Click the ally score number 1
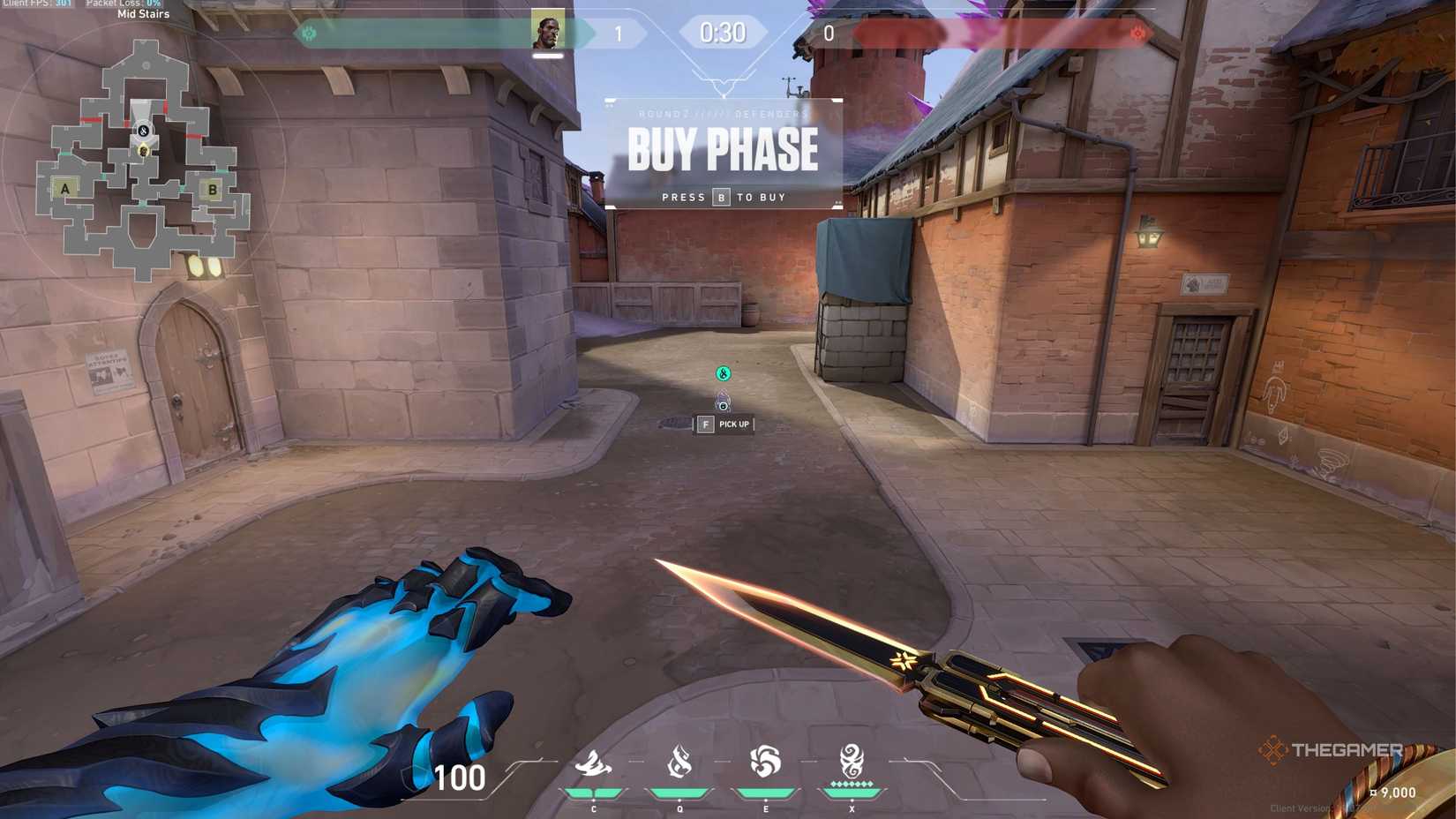Screen dimensions: 1456x819 [619, 34]
